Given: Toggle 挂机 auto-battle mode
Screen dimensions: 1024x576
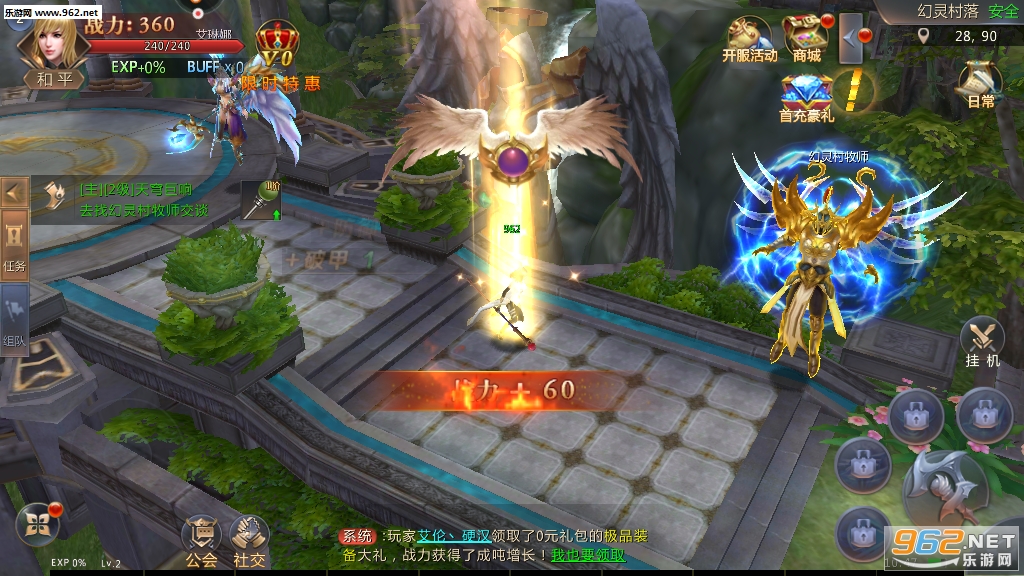Looking at the screenshot, I should [x=983, y=343].
